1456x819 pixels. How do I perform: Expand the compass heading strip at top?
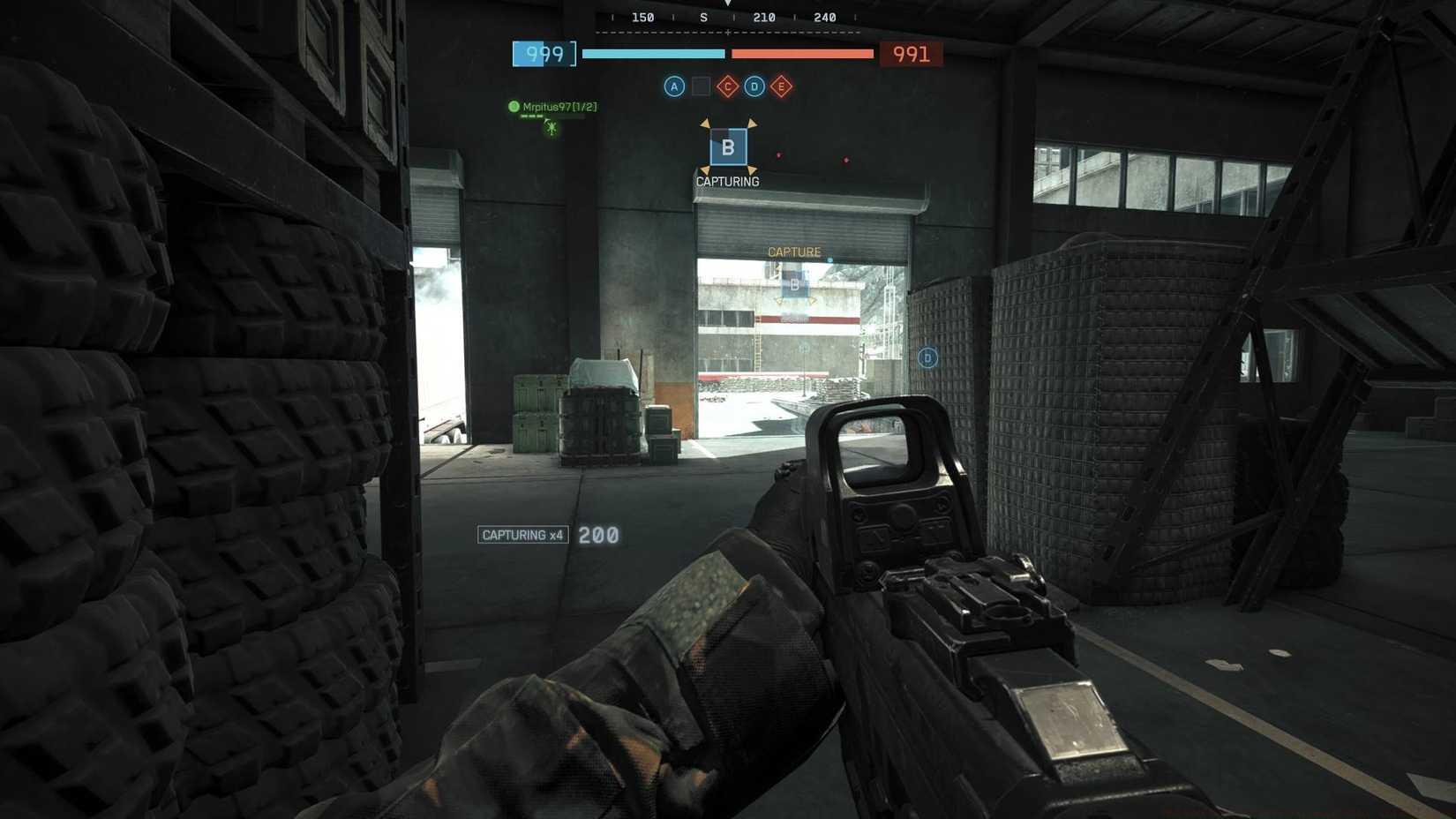point(728,17)
